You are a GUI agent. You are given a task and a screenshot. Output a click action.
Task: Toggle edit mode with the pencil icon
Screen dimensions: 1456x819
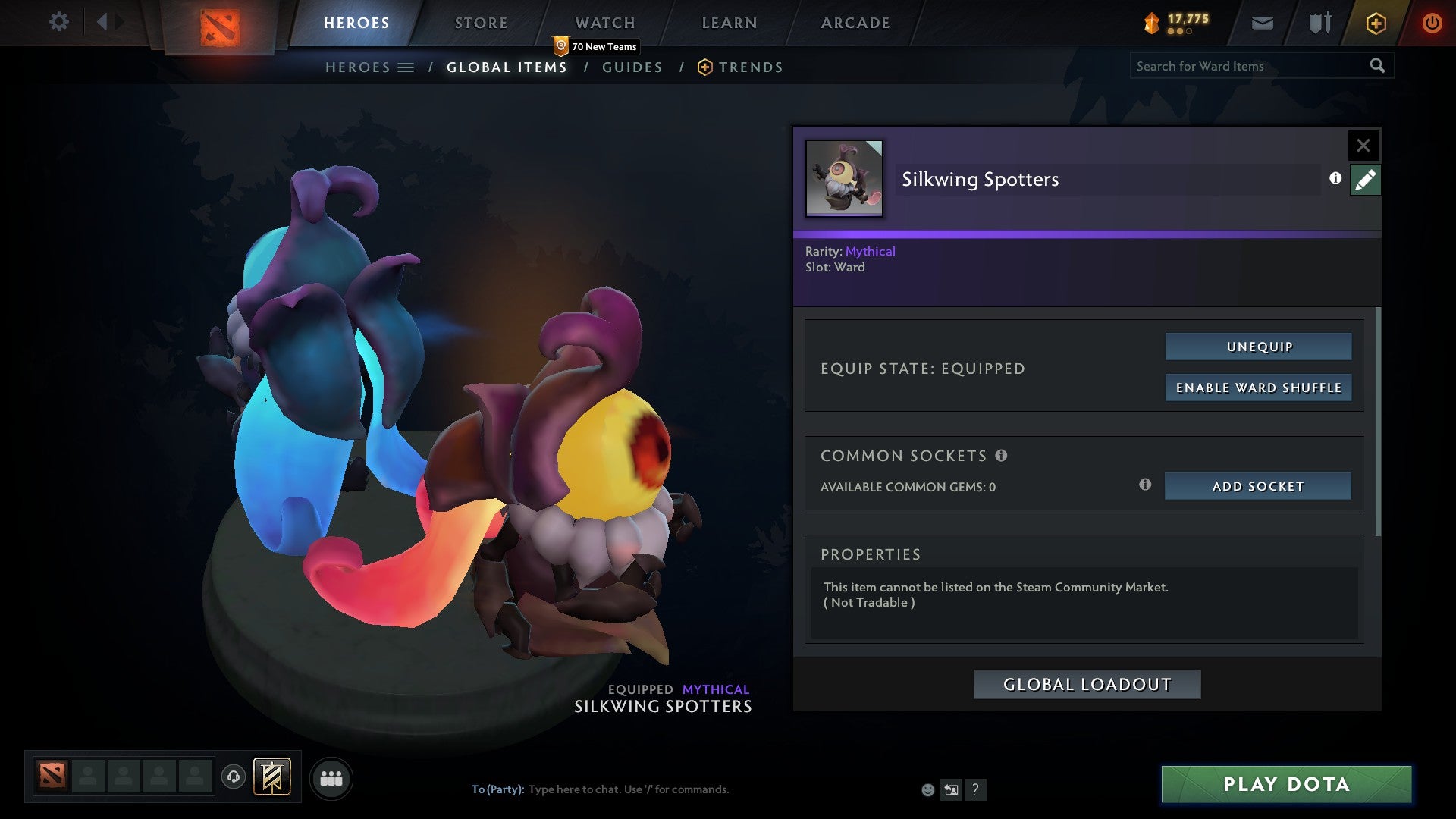coord(1365,179)
